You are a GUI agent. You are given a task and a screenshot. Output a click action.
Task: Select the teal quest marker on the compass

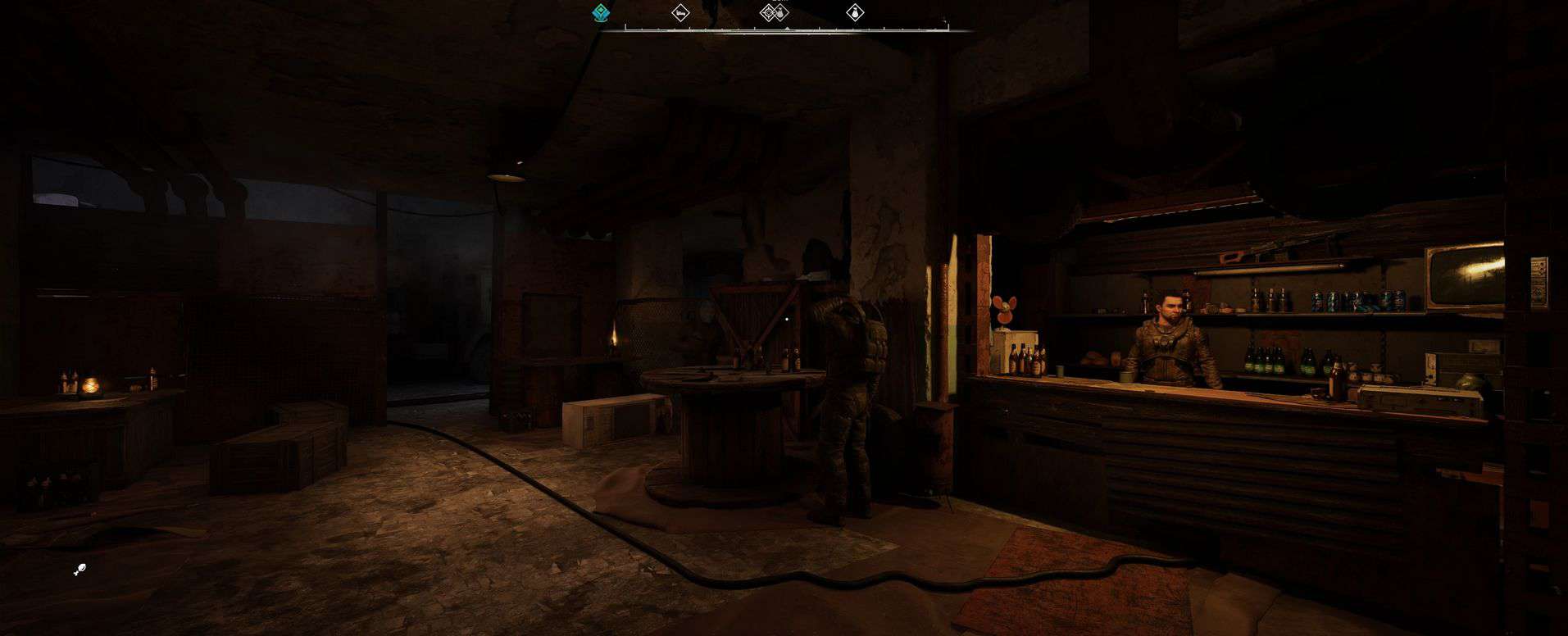(601, 13)
